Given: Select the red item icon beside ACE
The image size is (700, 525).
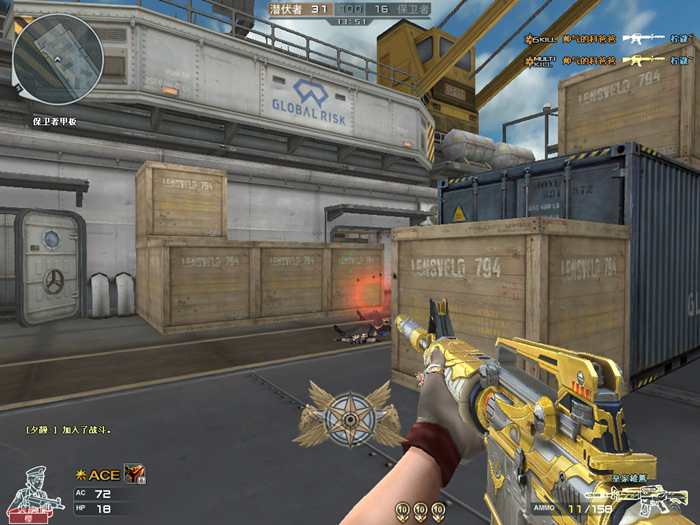Looking at the screenshot, I should pos(134,474).
